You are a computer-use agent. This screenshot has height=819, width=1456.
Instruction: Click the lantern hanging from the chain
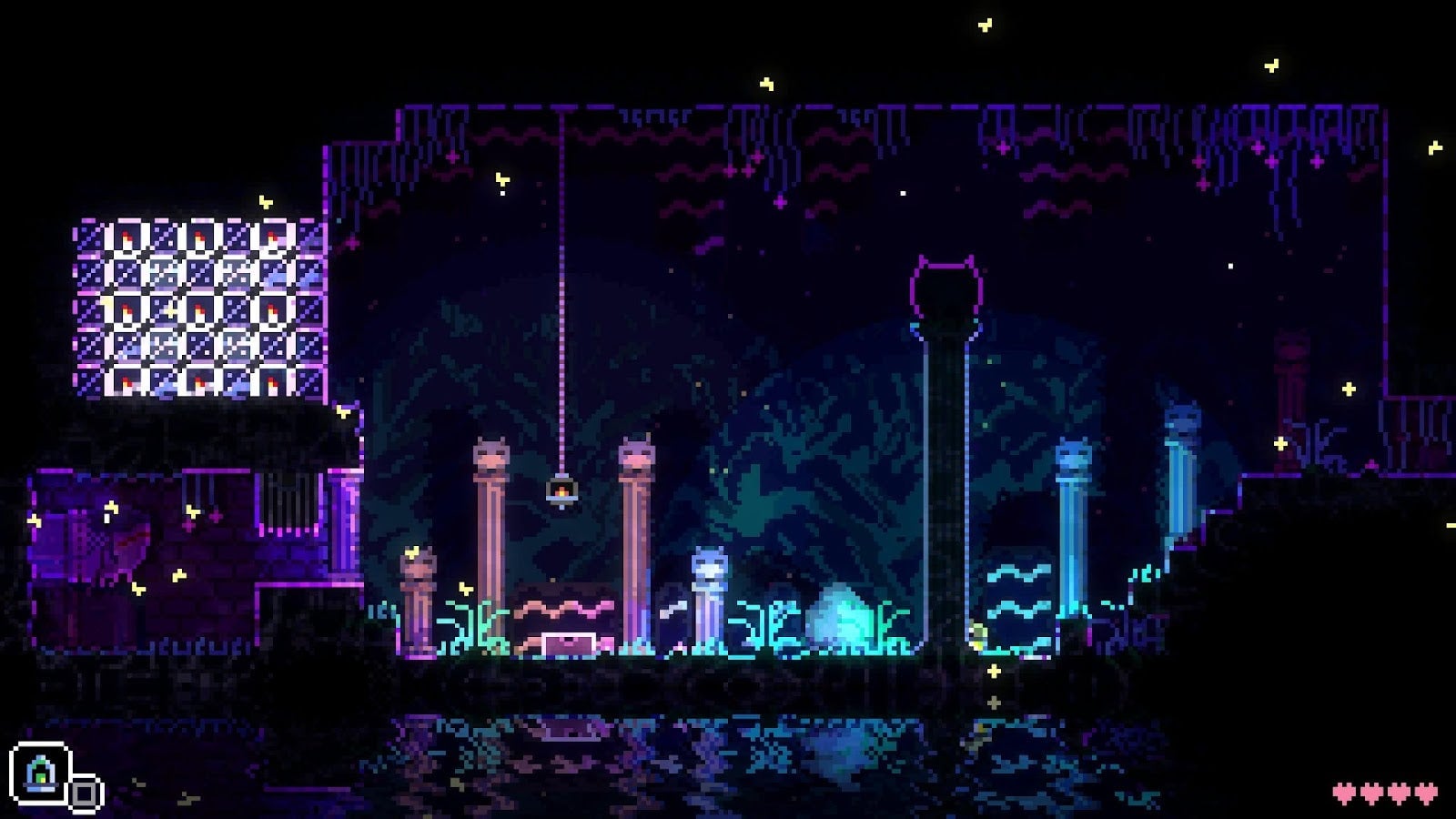coord(561,490)
